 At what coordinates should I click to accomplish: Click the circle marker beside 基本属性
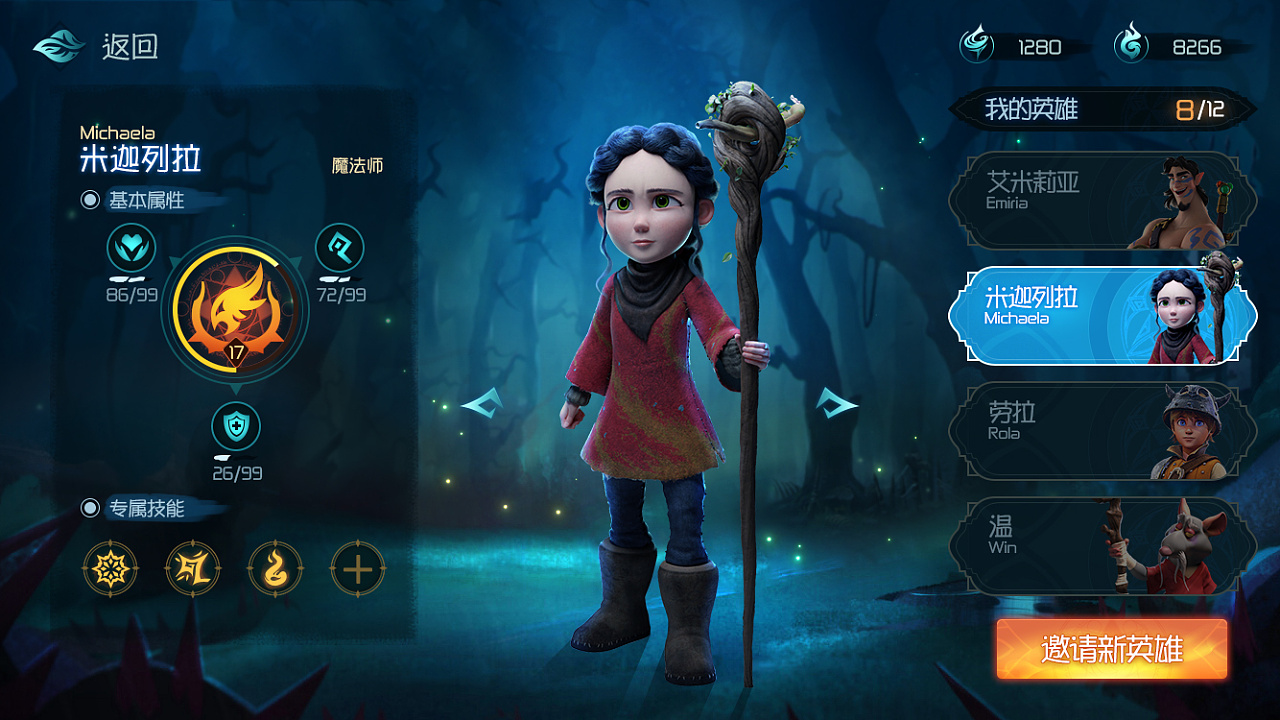93,198
